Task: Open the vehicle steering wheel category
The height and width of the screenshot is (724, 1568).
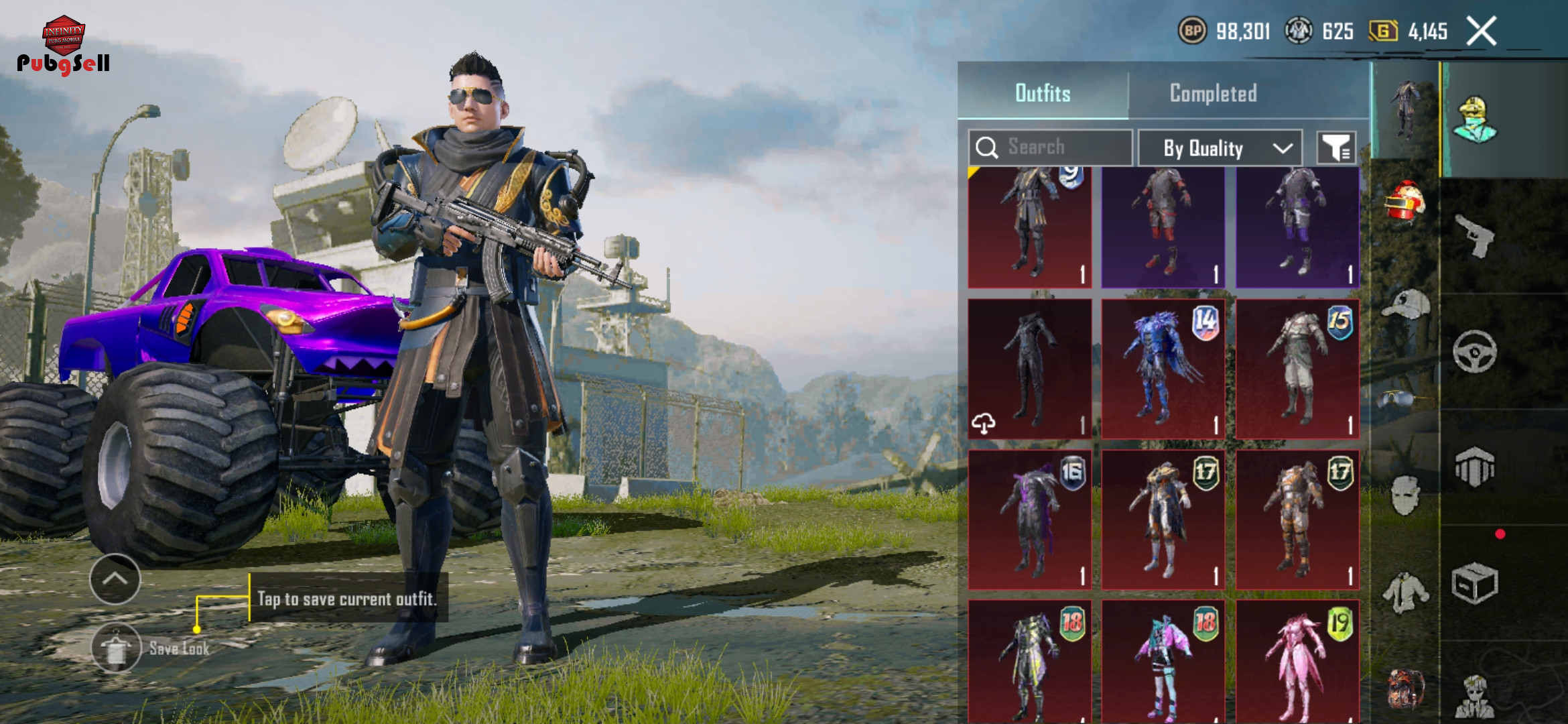Action: 1475,351
